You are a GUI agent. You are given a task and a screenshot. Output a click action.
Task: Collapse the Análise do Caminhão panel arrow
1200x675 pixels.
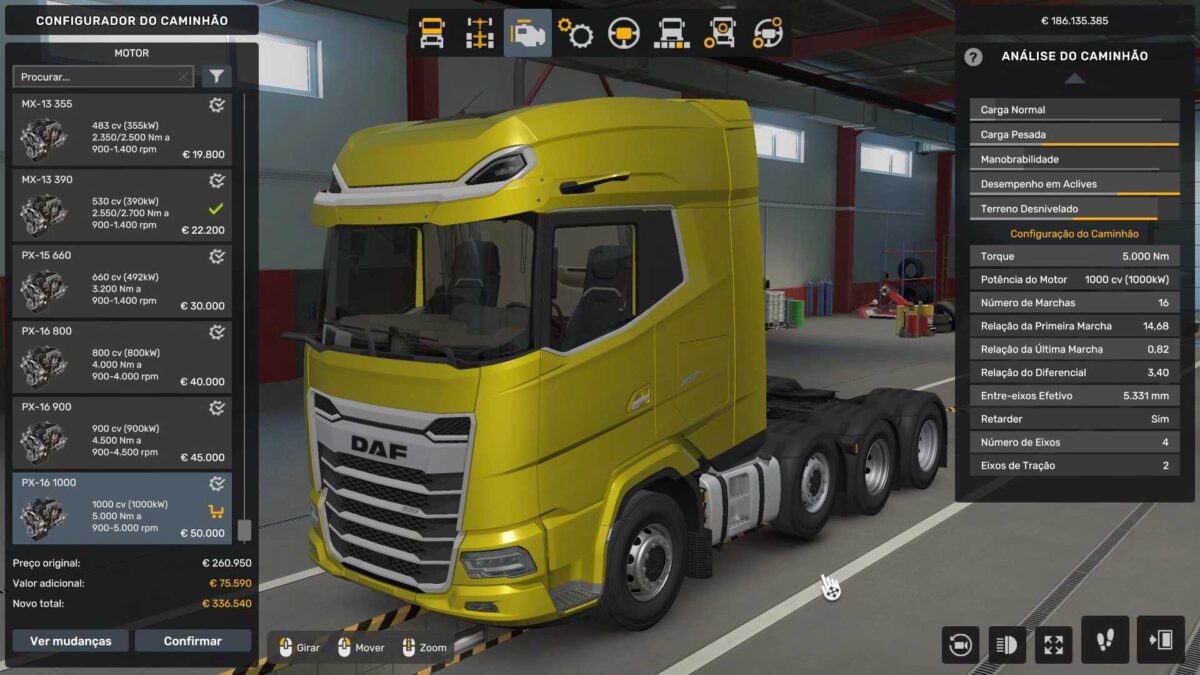1073,79
